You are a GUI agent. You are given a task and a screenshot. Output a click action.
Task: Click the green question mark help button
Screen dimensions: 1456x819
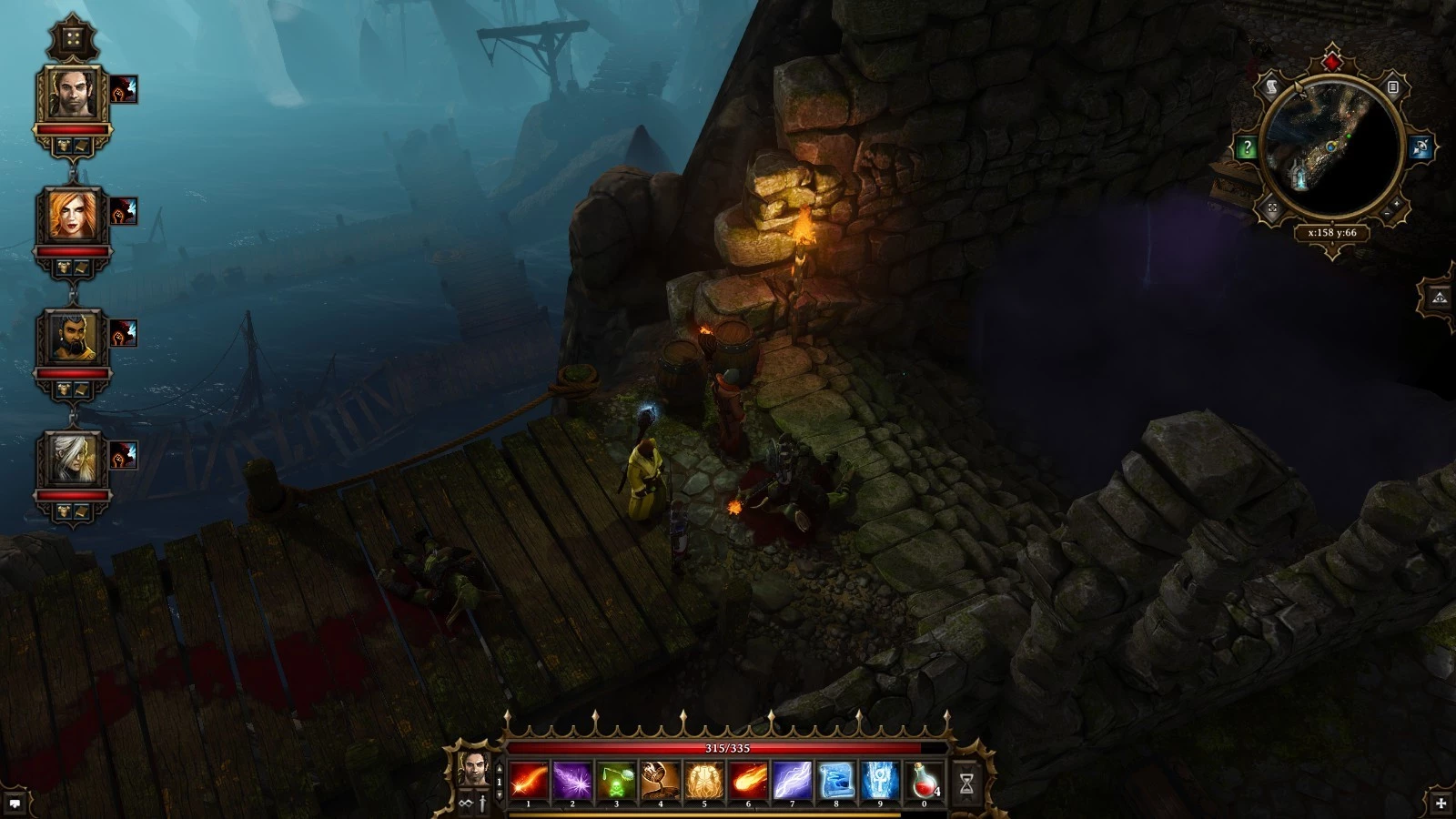click(1248, 147)
